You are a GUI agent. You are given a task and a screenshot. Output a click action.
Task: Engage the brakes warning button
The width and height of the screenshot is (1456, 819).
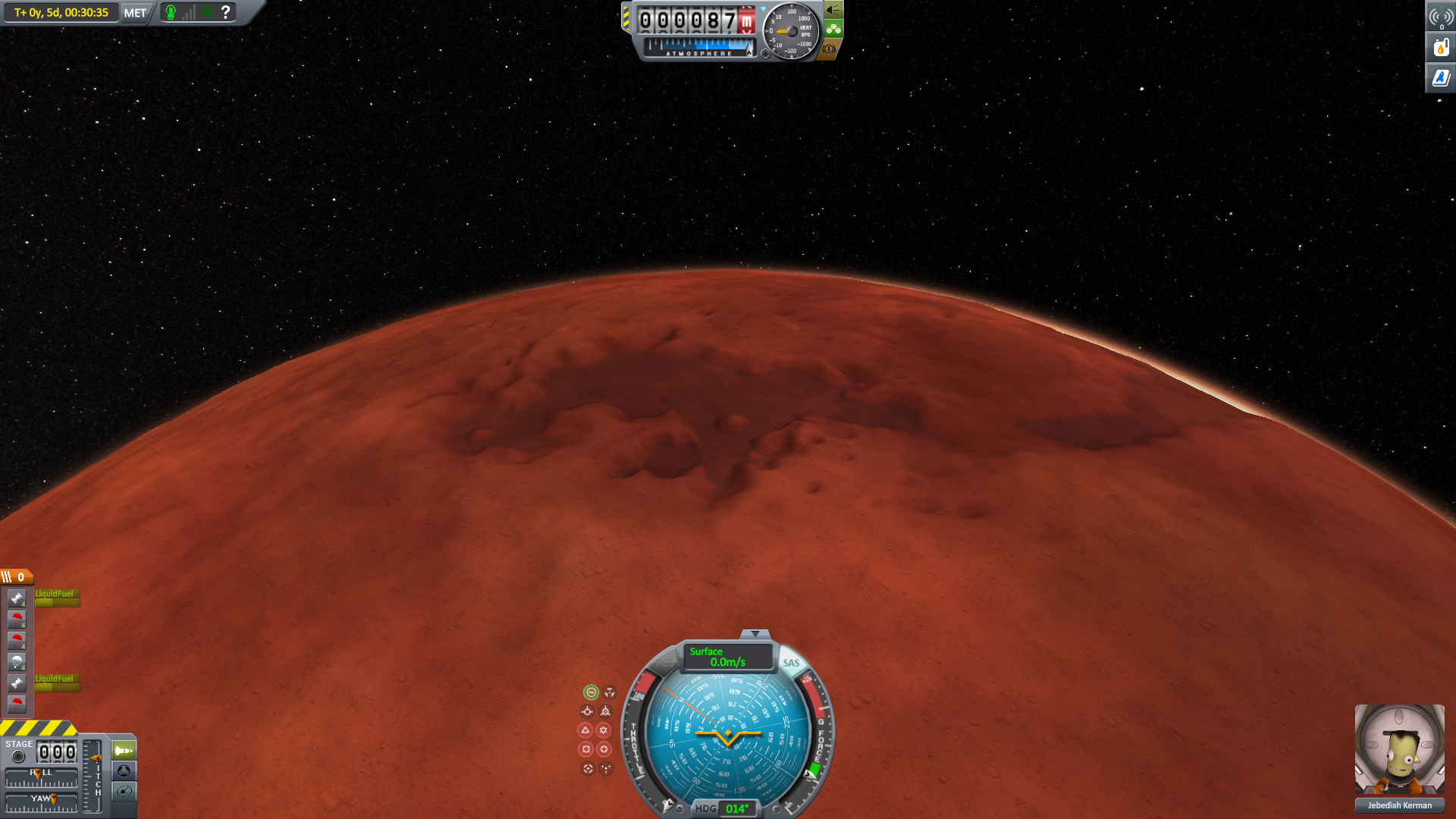tap(830, 49)
